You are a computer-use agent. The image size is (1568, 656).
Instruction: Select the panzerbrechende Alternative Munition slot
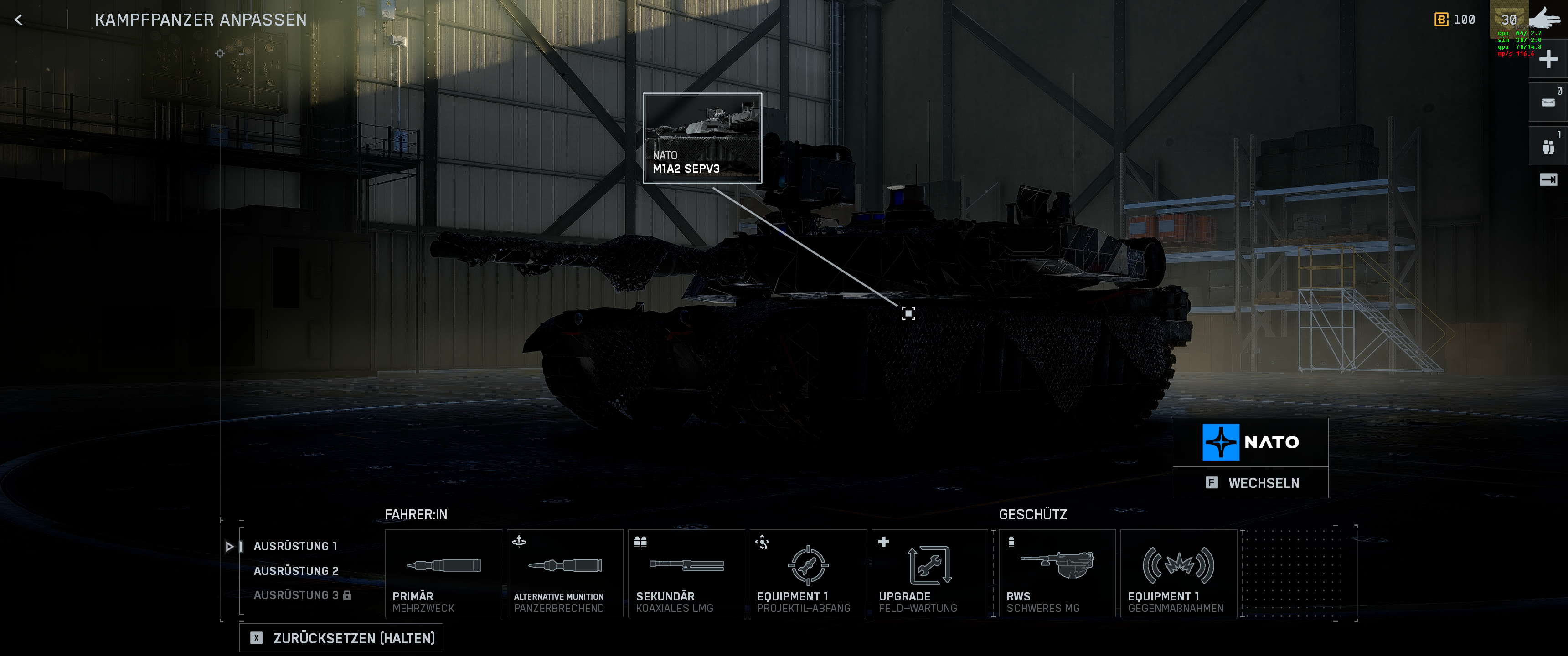click(564, 573)
